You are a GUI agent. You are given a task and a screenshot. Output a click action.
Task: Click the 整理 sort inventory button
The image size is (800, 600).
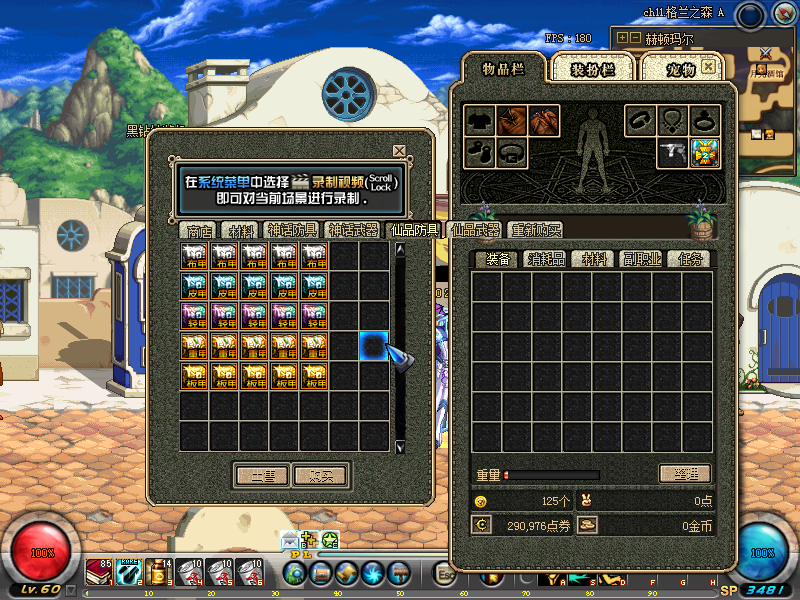click(x=685, y=474)
